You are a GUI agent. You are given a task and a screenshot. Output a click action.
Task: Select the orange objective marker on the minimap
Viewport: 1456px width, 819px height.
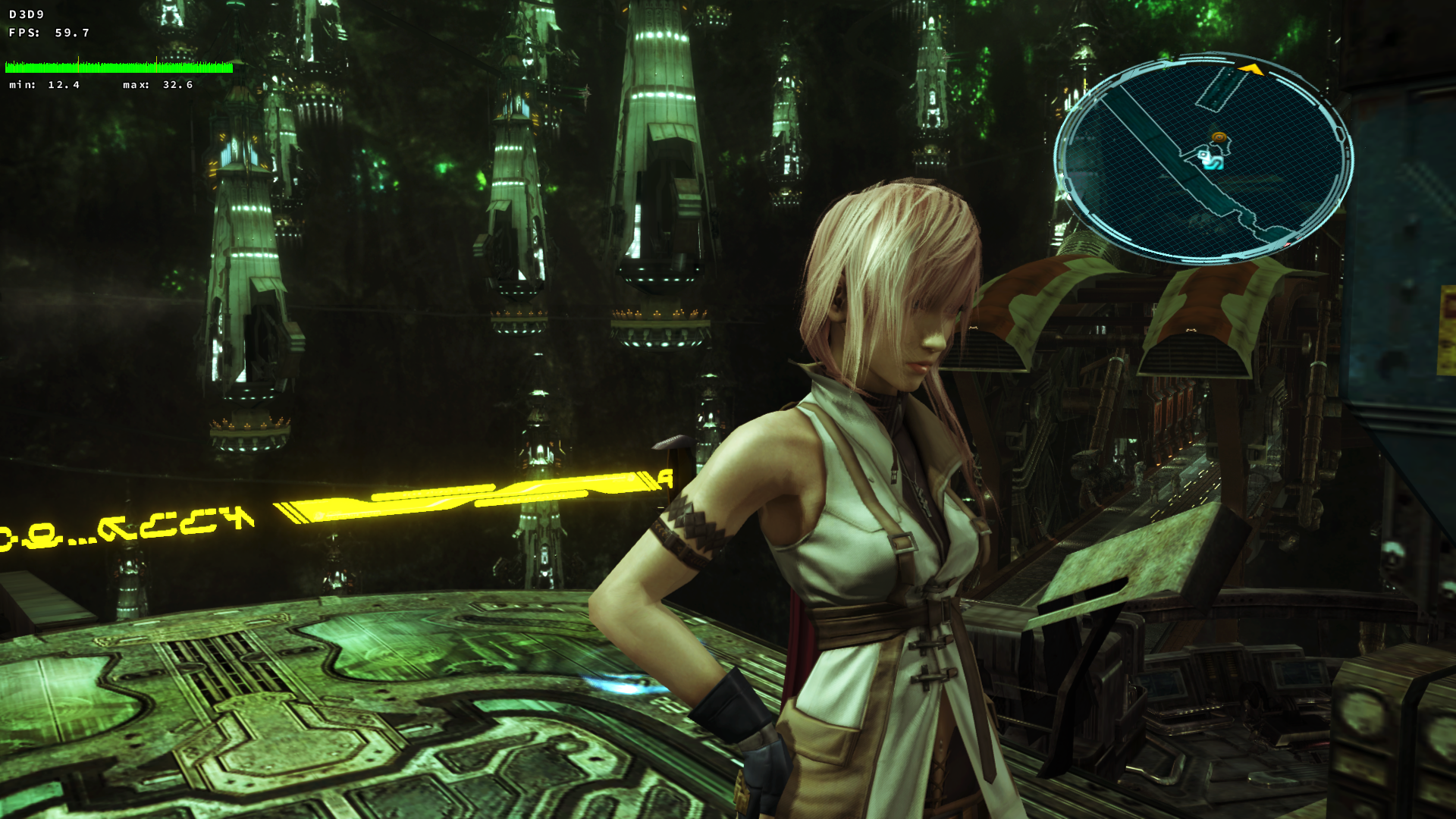tap(1219, 137)
